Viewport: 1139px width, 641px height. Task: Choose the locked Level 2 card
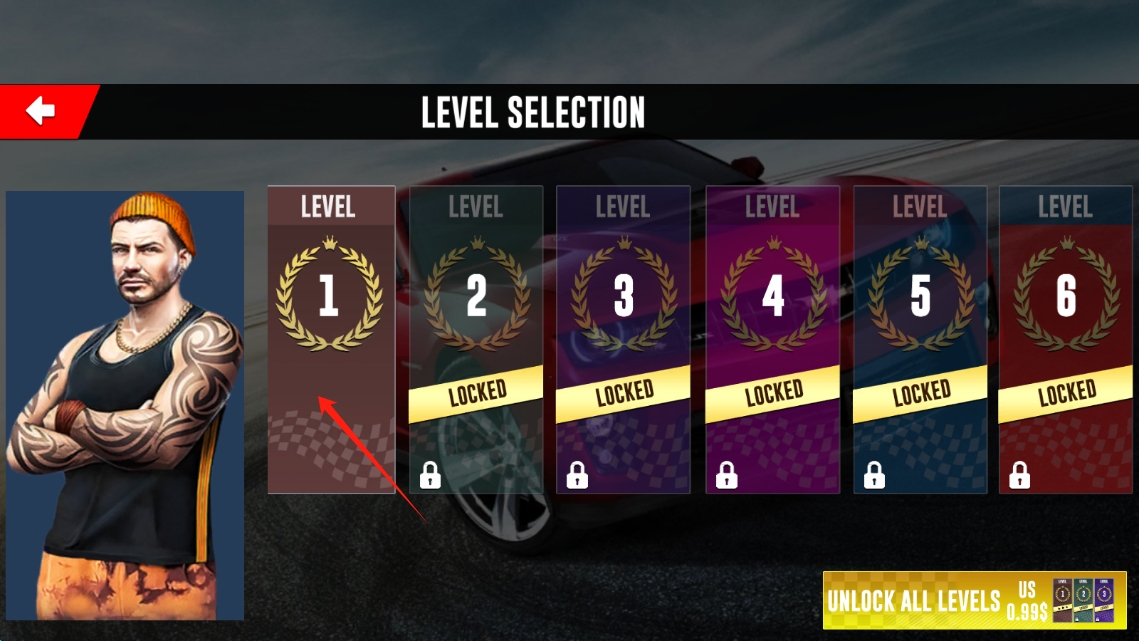point(476,339)
